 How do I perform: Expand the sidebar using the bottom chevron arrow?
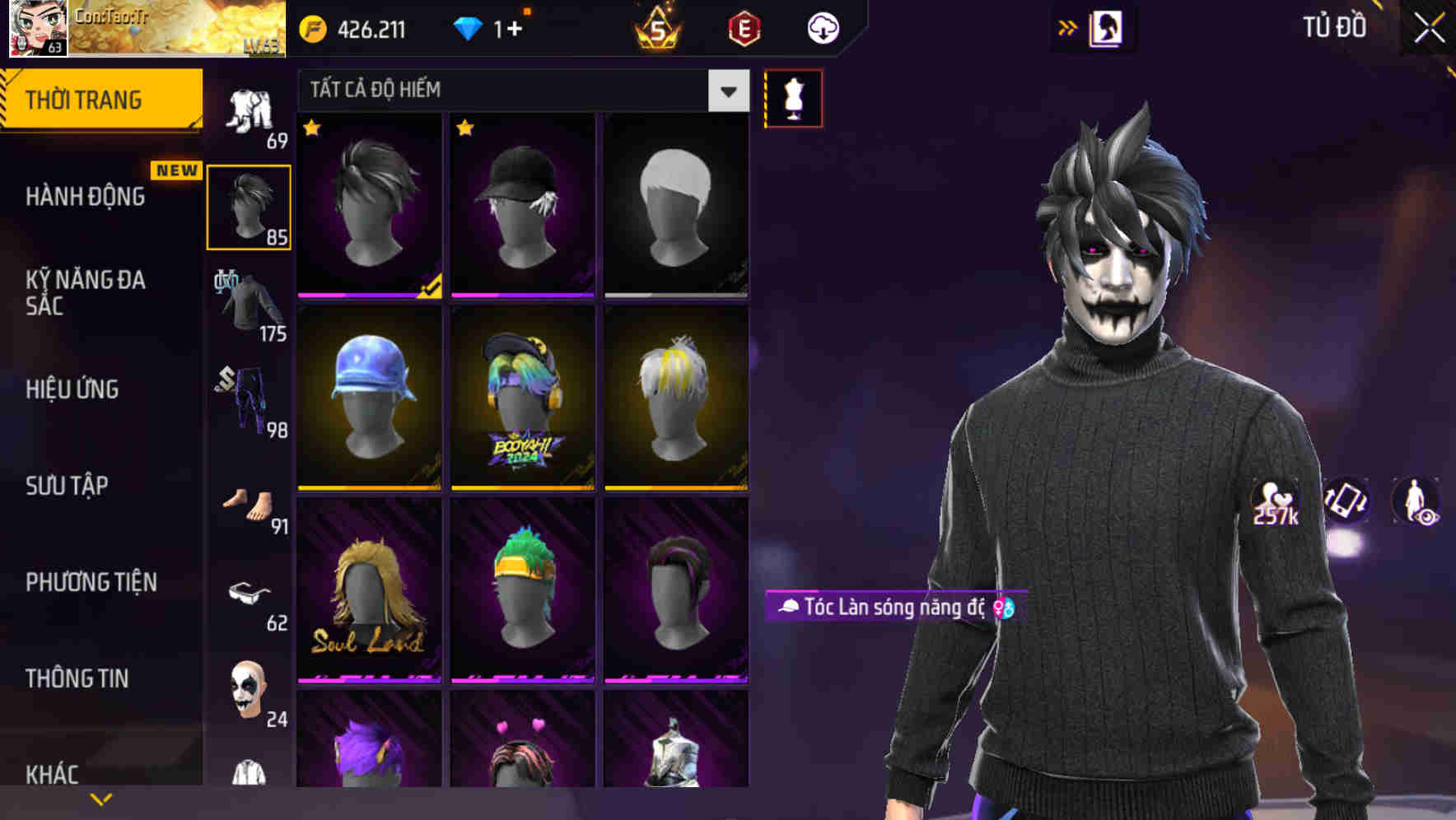click(100, 798)
